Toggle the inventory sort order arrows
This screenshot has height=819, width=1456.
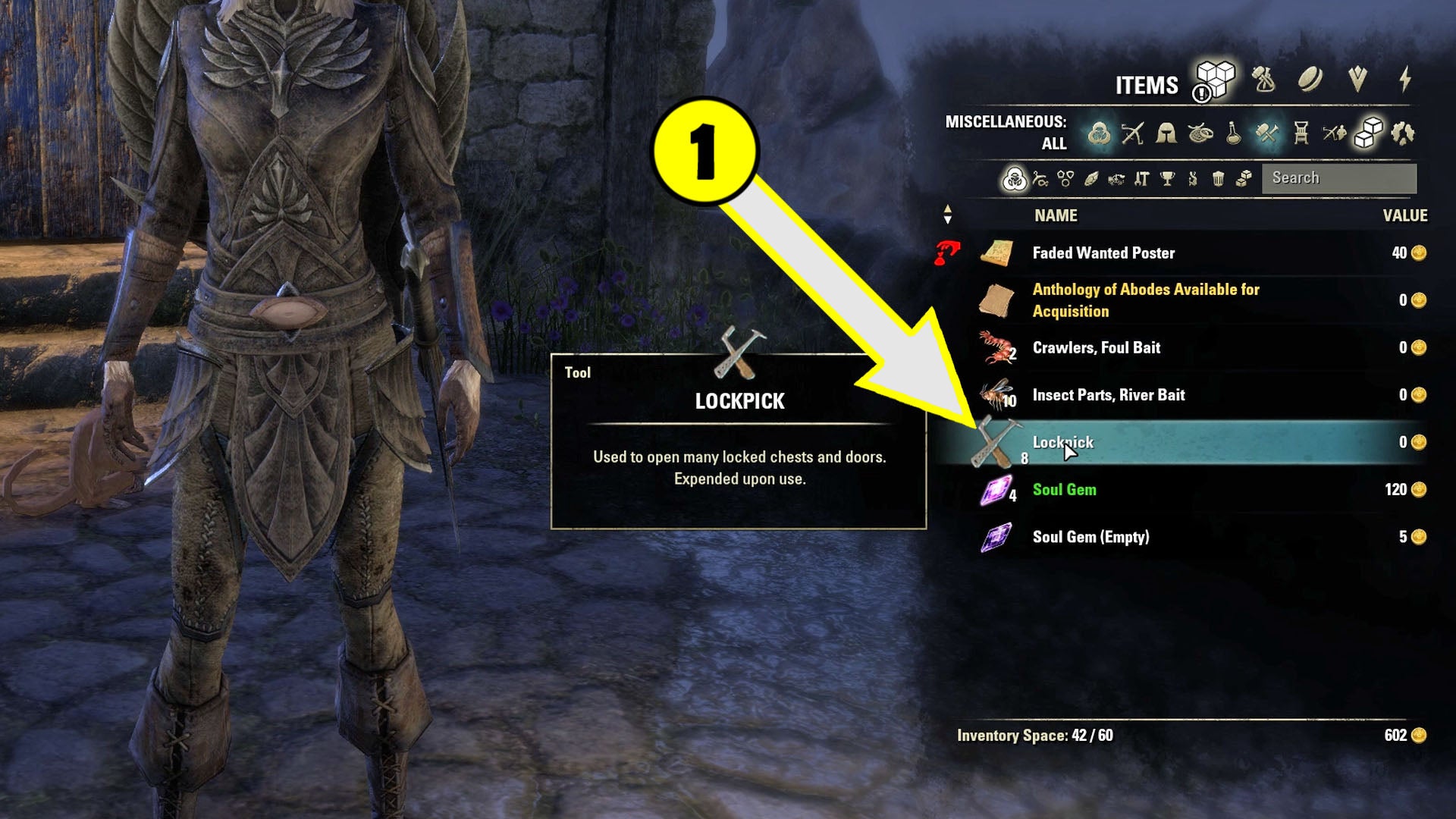click(946, 215)
